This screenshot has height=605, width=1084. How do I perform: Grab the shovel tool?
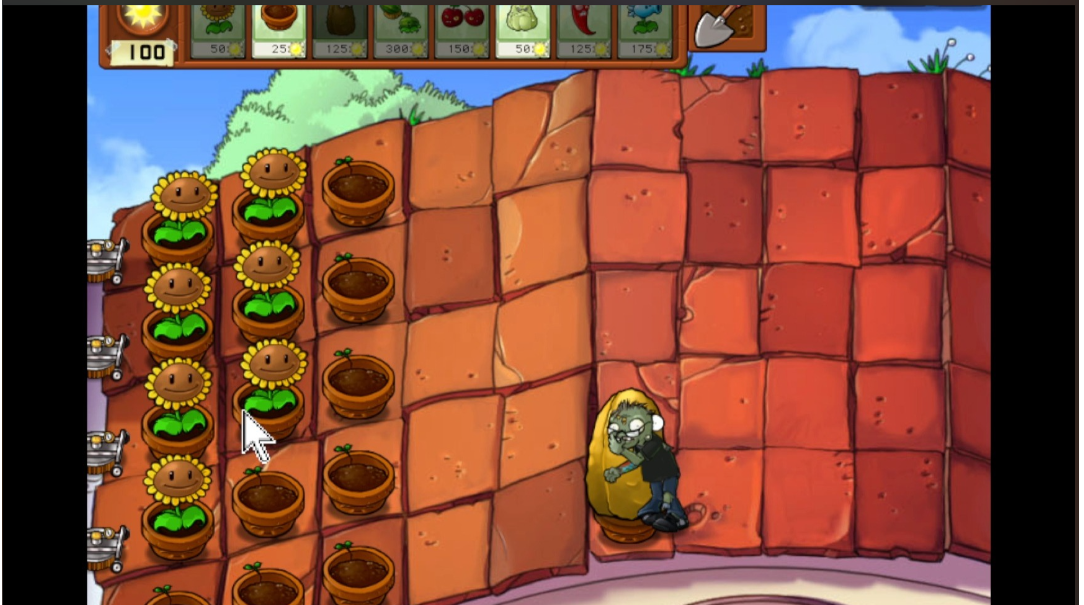725,27
